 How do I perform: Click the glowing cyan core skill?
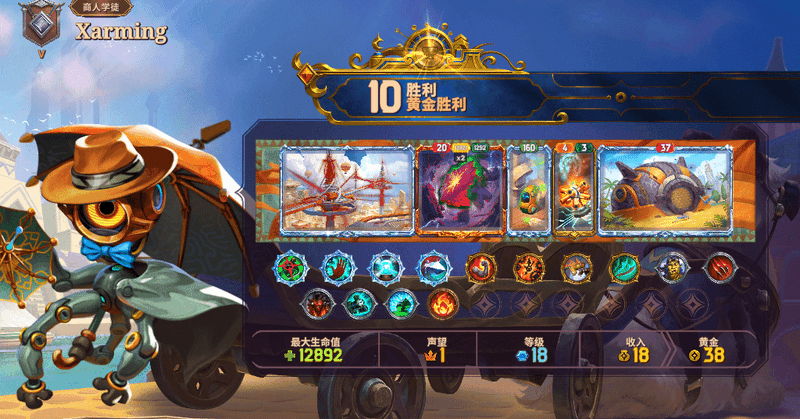[x=385, y=267]
